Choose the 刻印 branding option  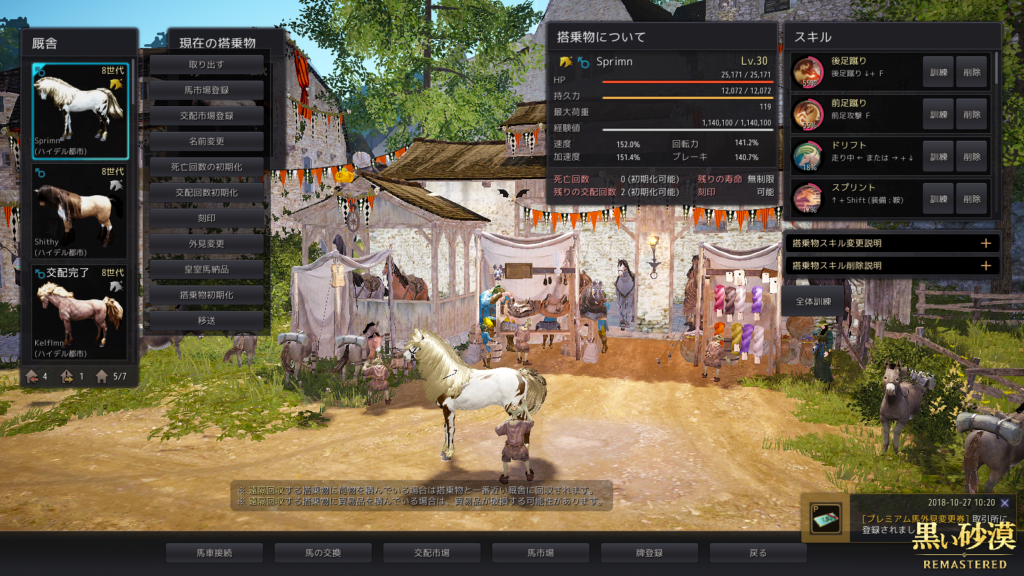pyautogui.click(x=207, y=218)
